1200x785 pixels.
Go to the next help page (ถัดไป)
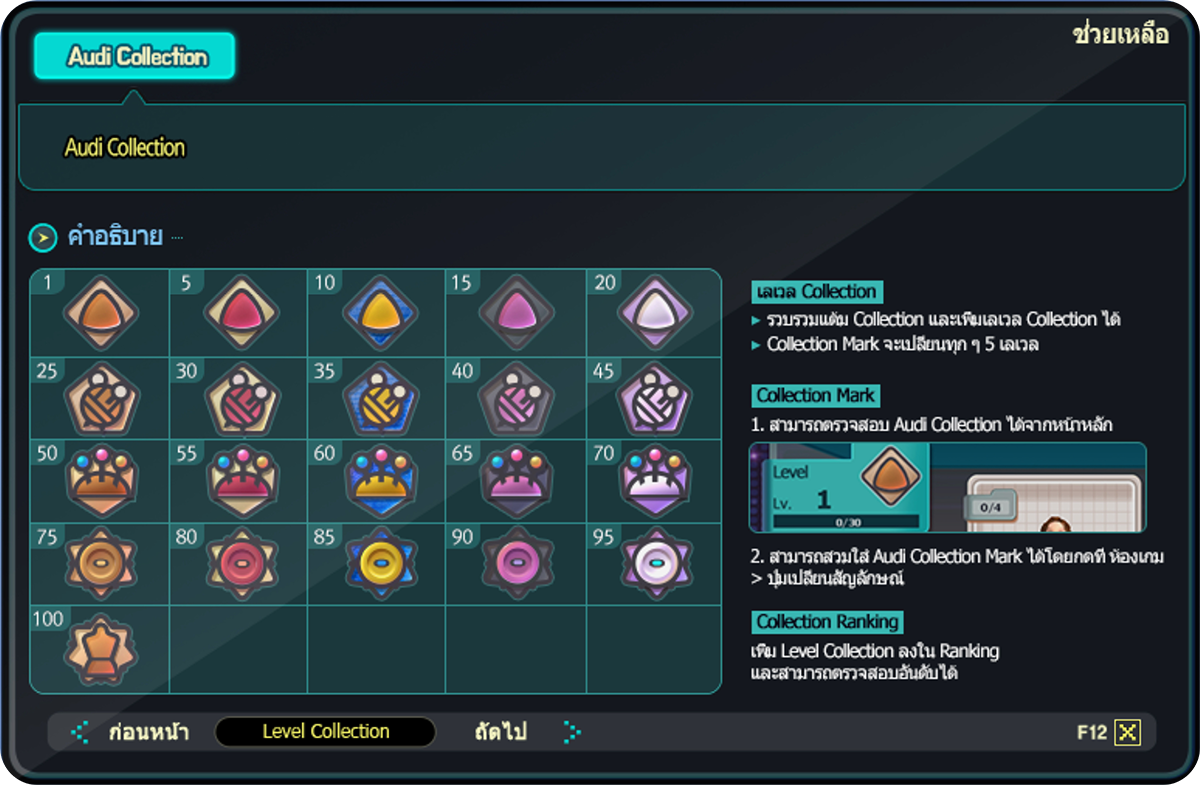tap(501, 732)
